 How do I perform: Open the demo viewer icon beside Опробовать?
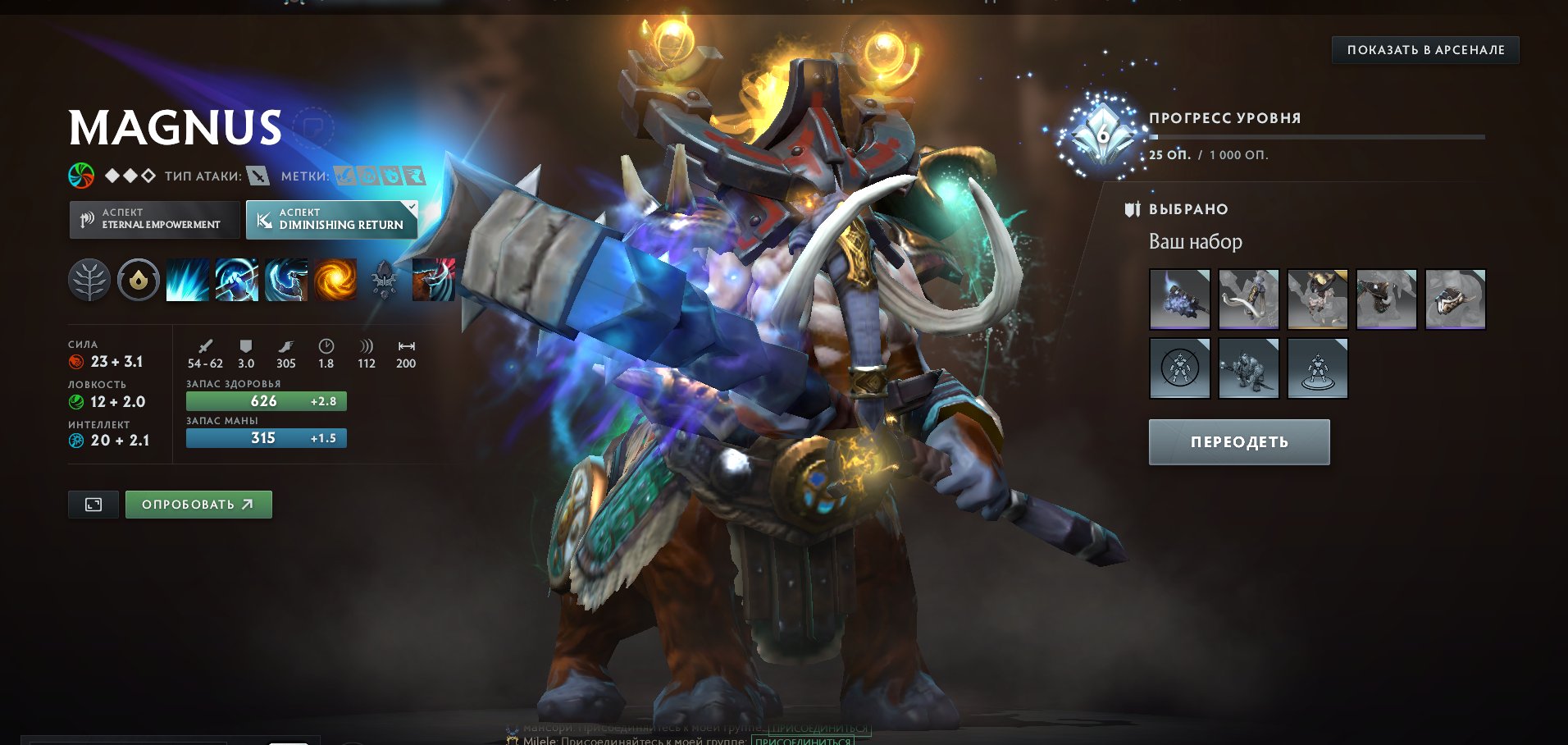tap(93, 505)
